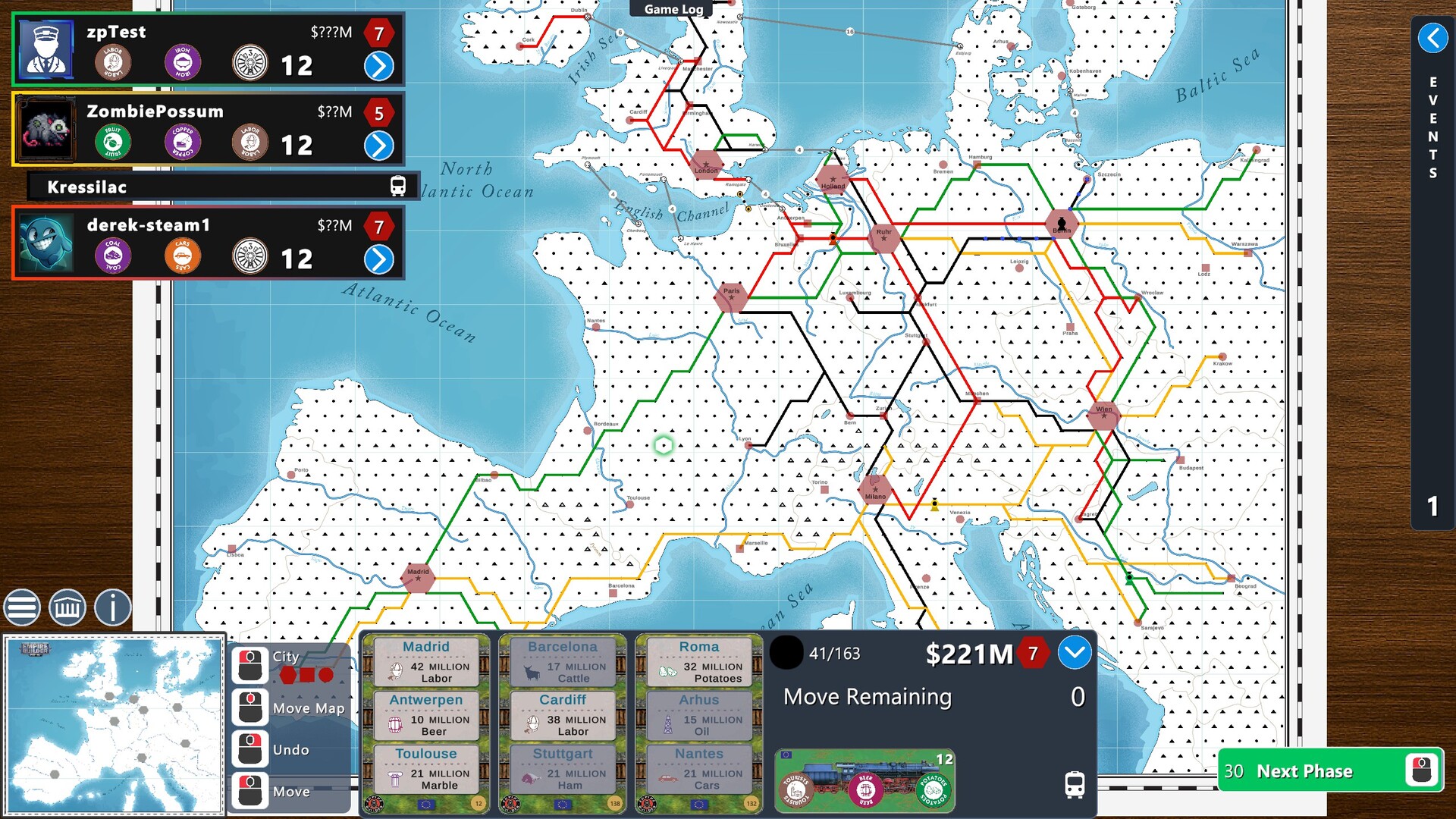Screen dimensions: 1456x819
Task: Expand zpTest's player details arrow
Action: point(379,65)
